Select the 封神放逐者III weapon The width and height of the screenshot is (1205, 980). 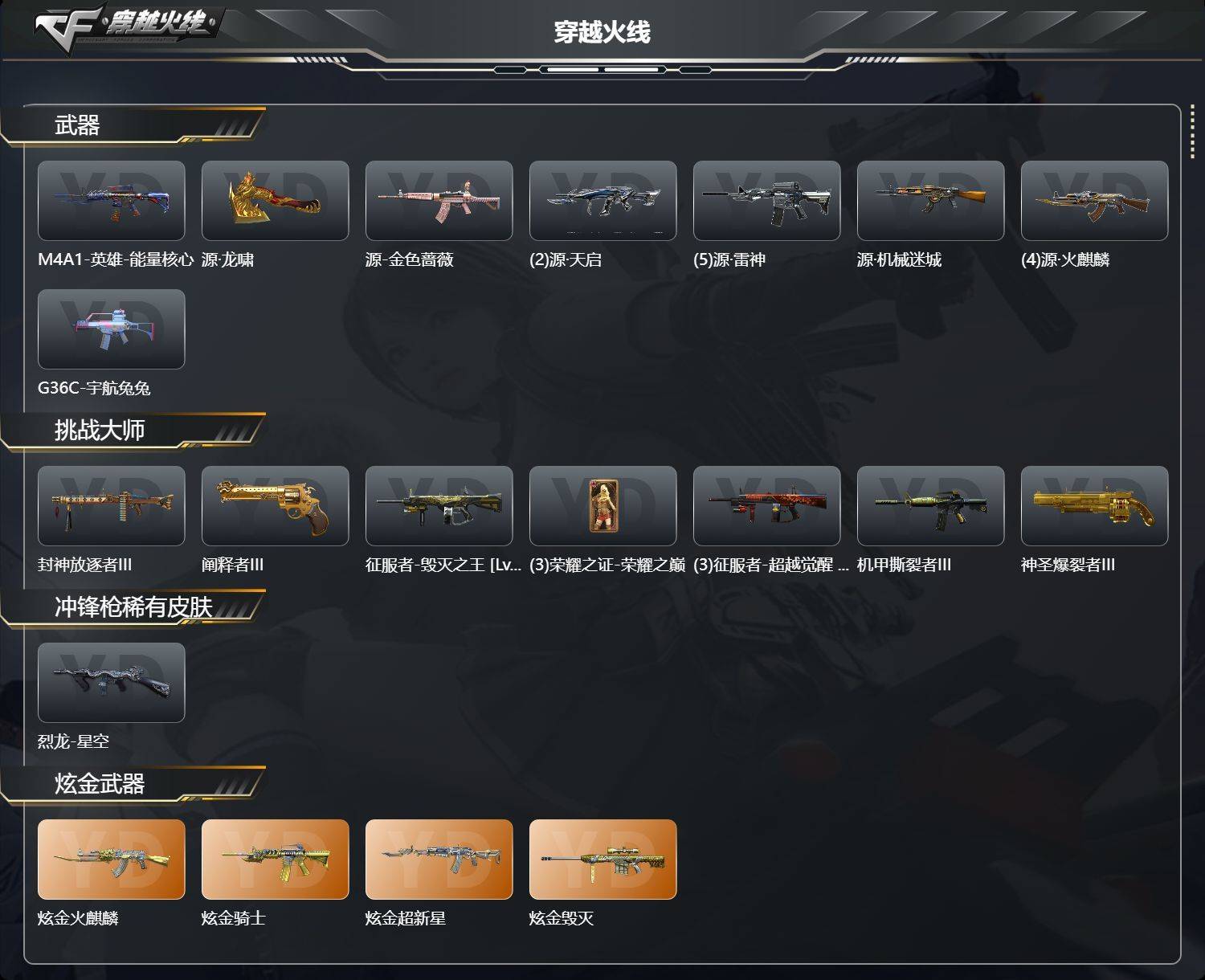click(x=112, y=506)
